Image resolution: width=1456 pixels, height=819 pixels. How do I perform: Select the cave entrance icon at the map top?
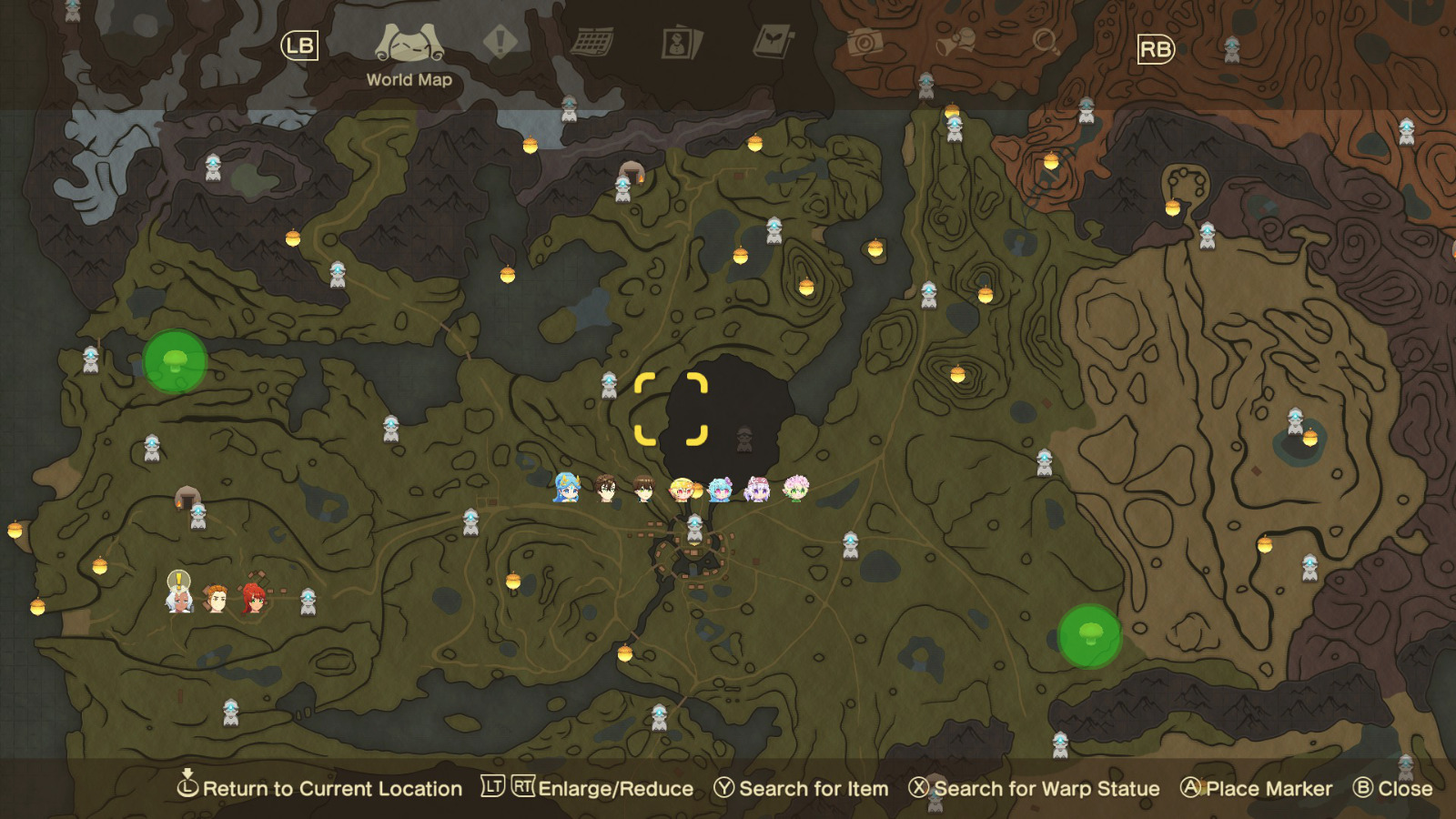coord(632,174)
